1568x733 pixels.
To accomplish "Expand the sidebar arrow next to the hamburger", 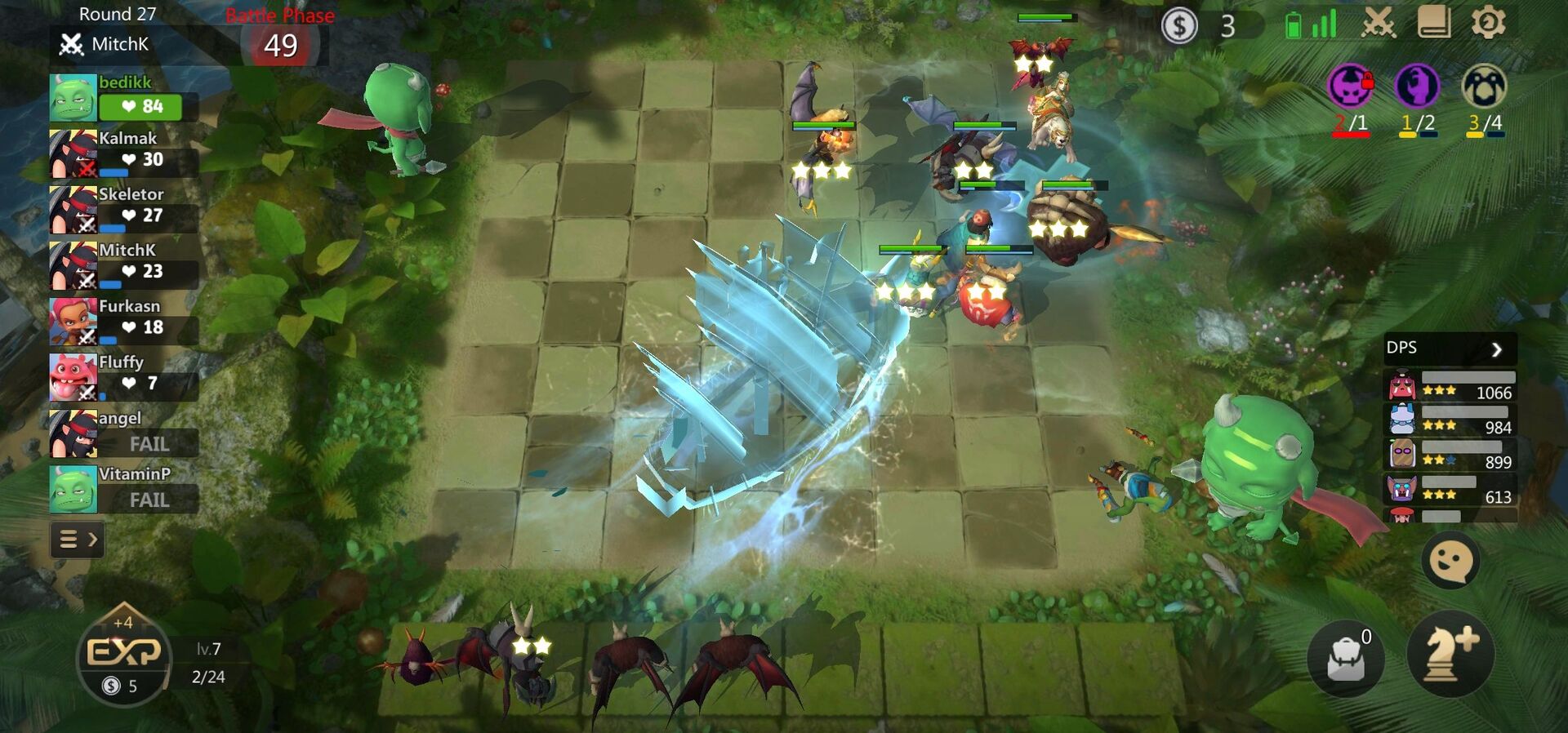I will (x=92, y=540).
